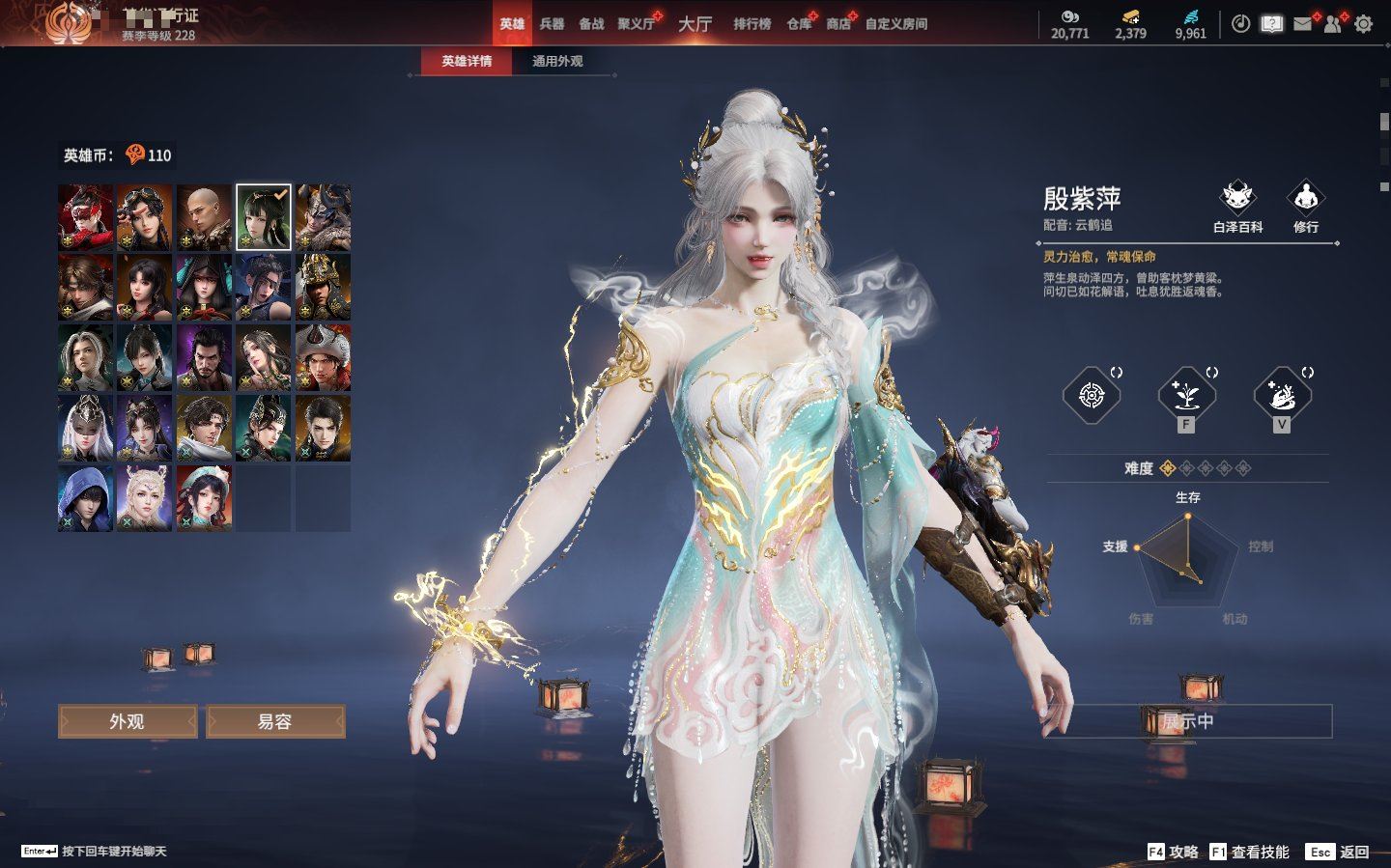Open 白泽百科 encyclopedia

click(x=1237, y=206)
